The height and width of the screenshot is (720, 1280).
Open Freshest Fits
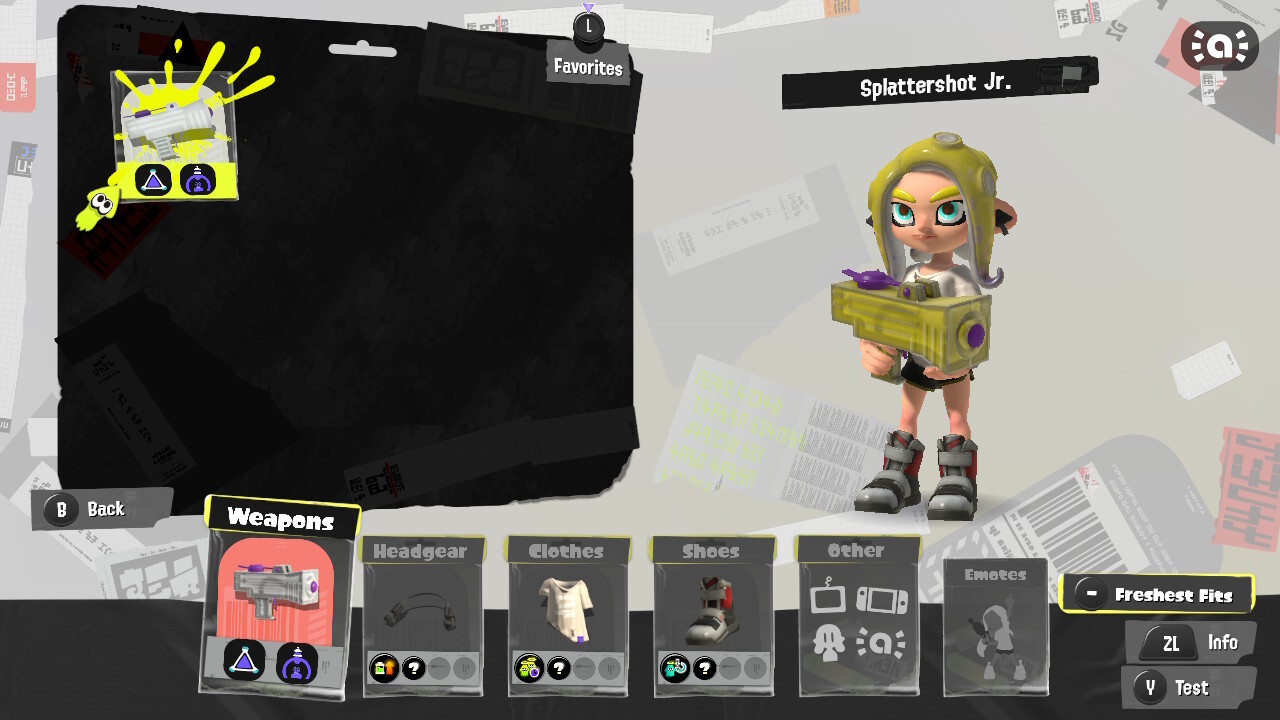point(1159,593)
